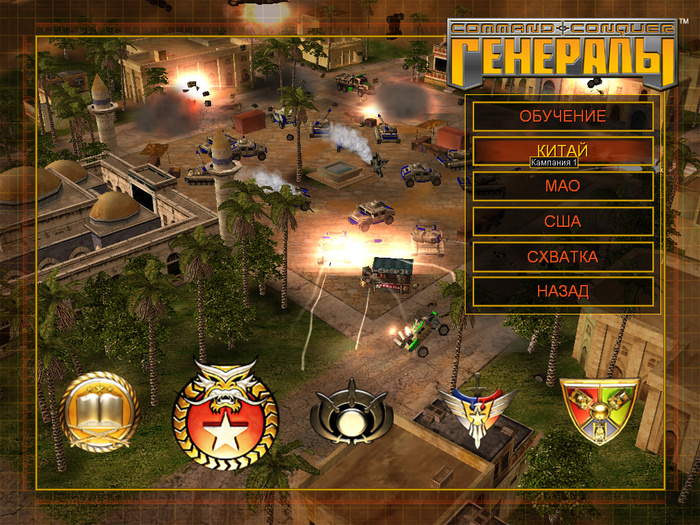Click the golden book training emblem
Screen dimensions: 700x525
tap(98, 411)
